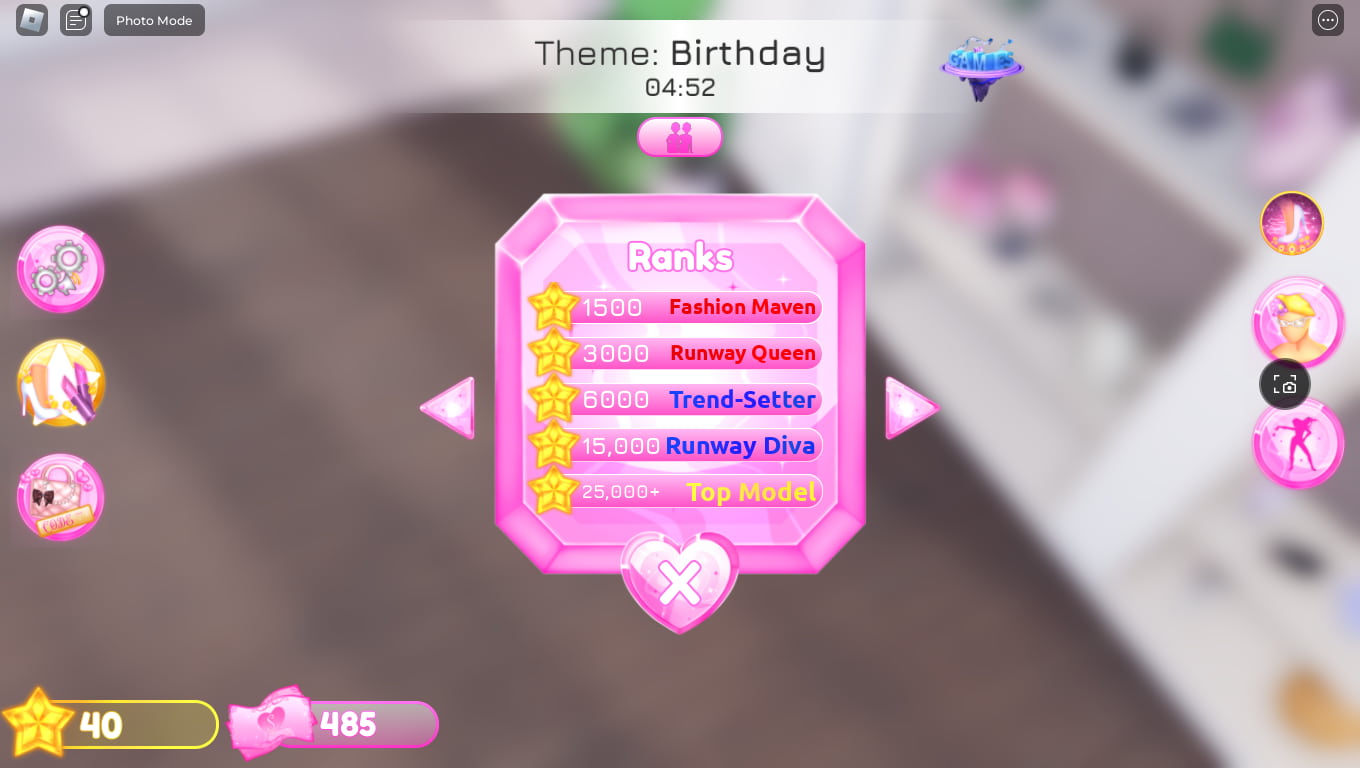Open the emotes dancing pose icon

point(1298,442)
